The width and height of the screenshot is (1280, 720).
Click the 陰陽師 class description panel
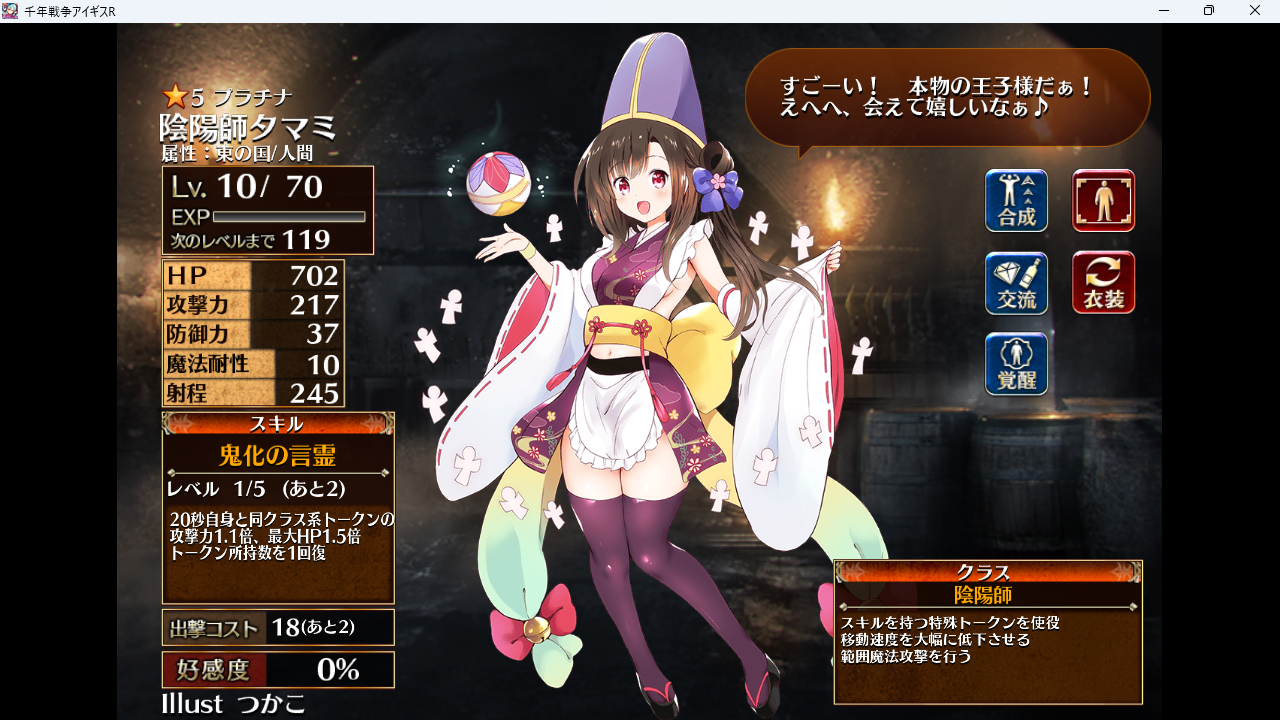[988, 632]
